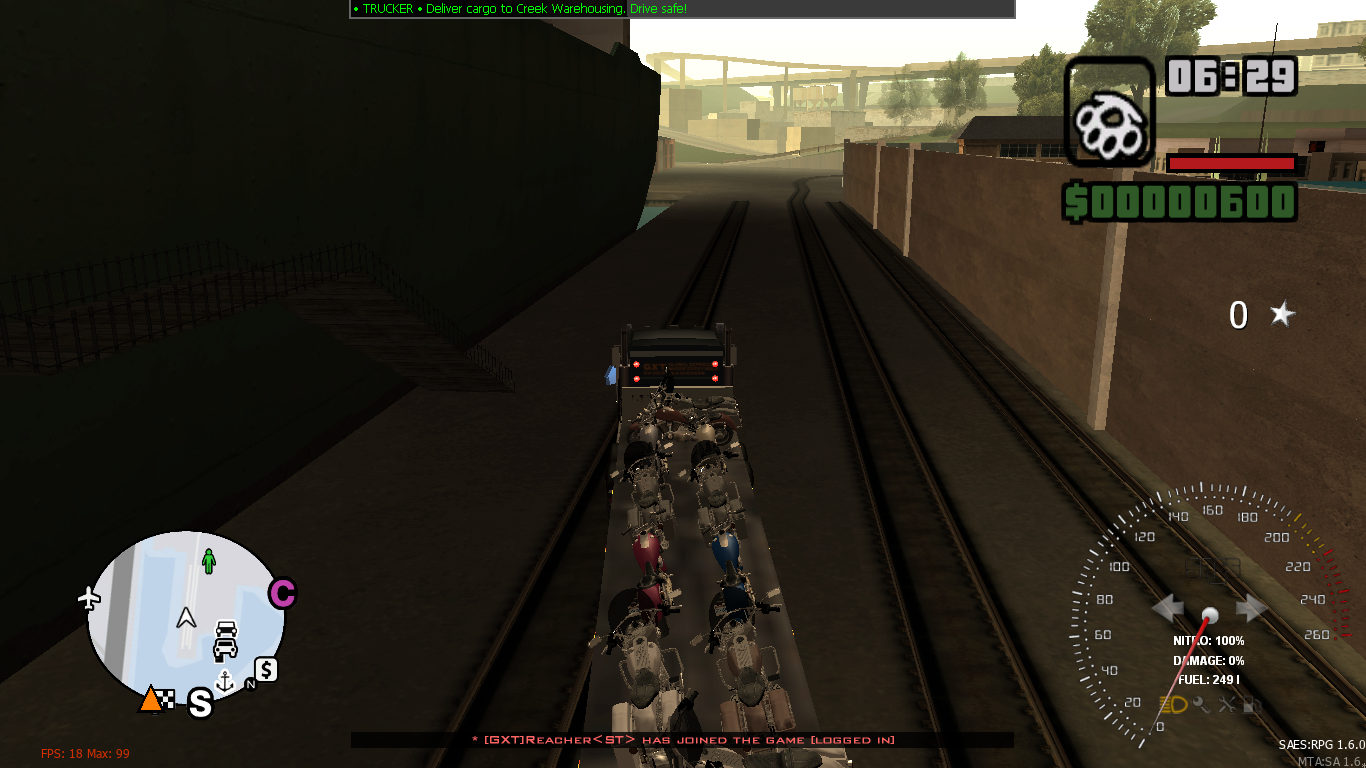Click the dollar sign shop blip

[266, 671]
